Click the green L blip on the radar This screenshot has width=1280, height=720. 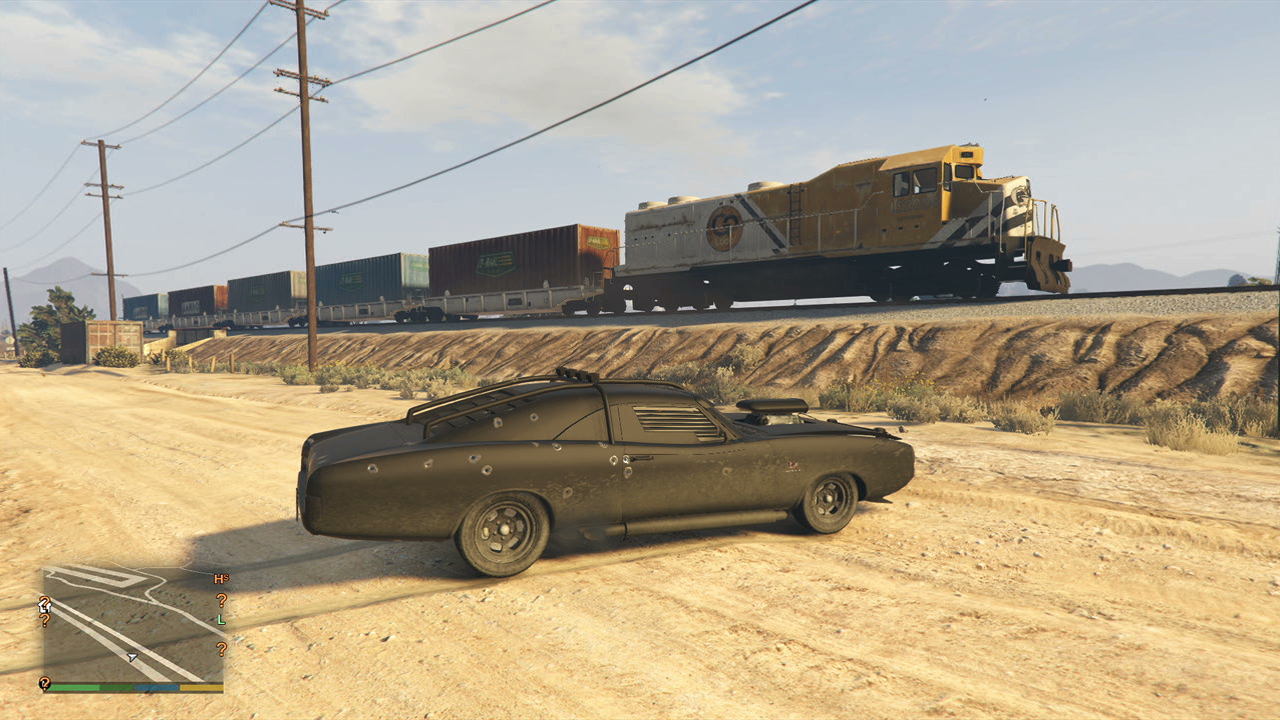[221, 620]
